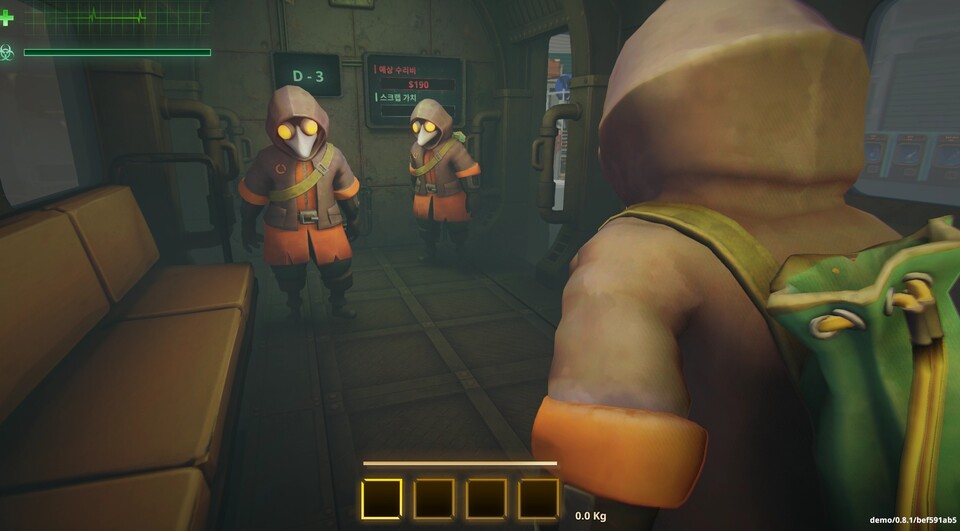Select the highlighted hotbar slot
This screenshot has height=531, width=960.
382,498
